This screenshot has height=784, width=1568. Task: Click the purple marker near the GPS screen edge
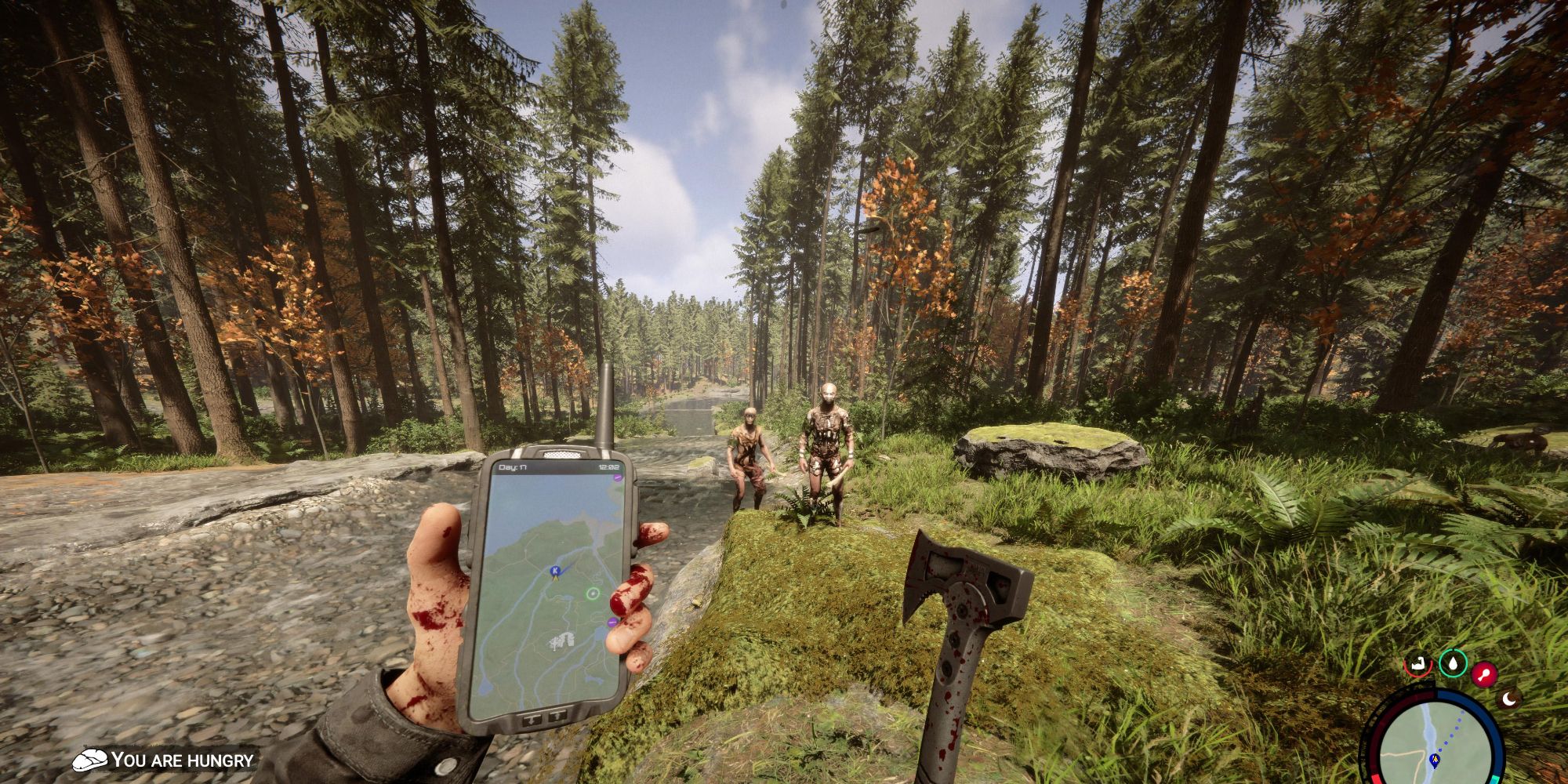(x=612, y=622)
